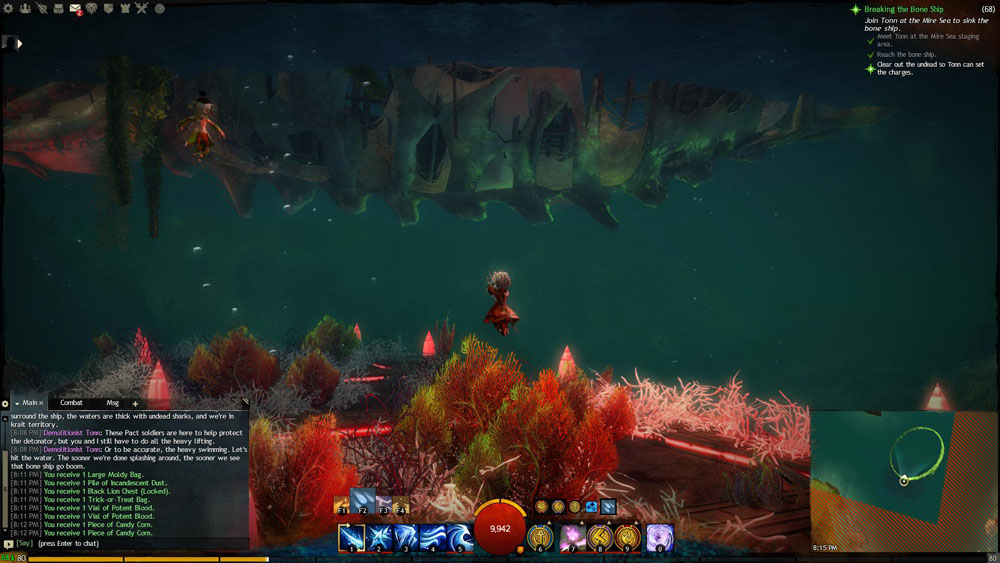
Task: Activate weapon skill in slot 1
Action: (351, 537)
